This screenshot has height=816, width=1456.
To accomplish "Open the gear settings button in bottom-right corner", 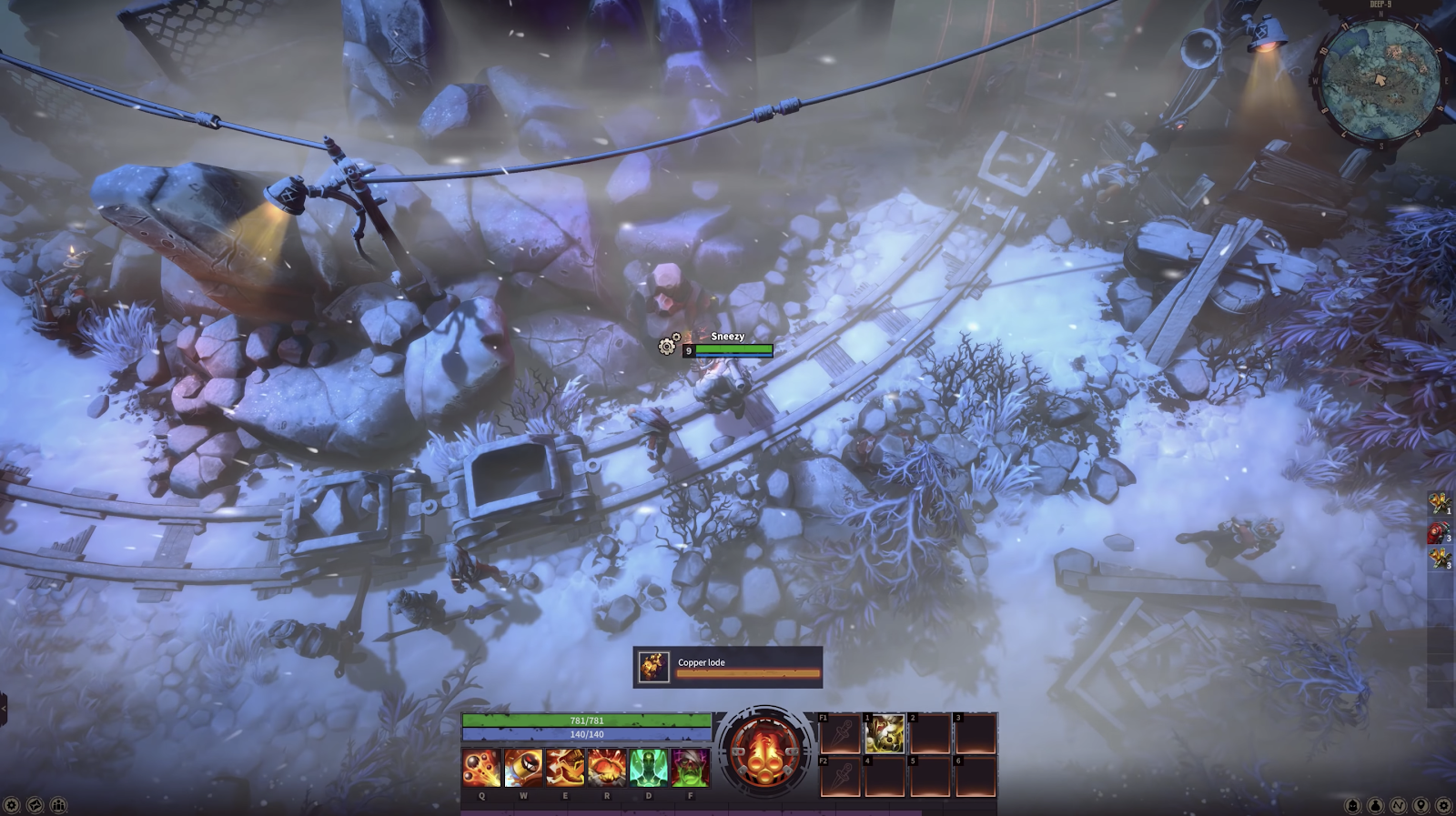I will click(1442, 805).
